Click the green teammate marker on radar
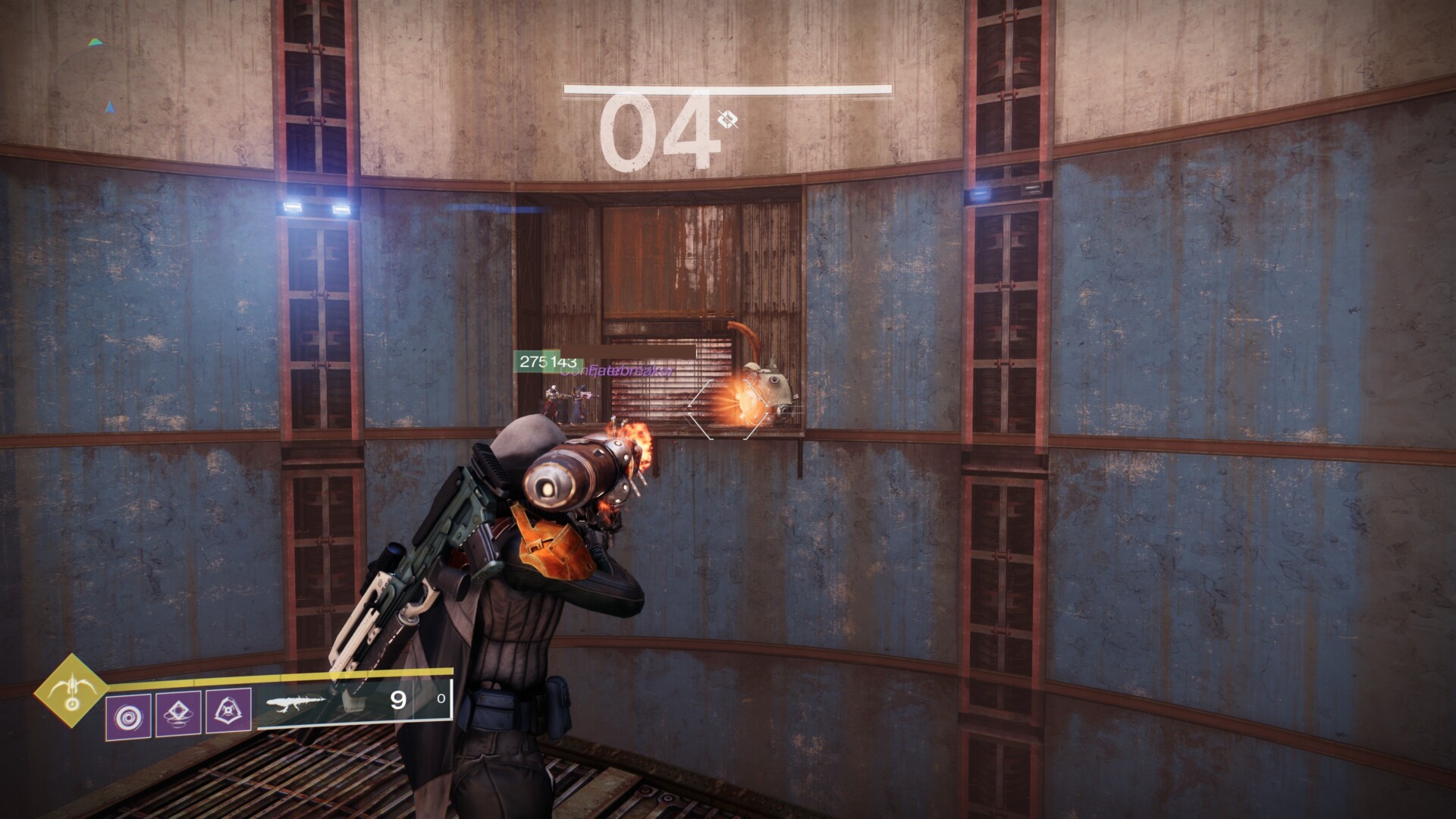The image size is (1456, 819). [x=95, y=42]
